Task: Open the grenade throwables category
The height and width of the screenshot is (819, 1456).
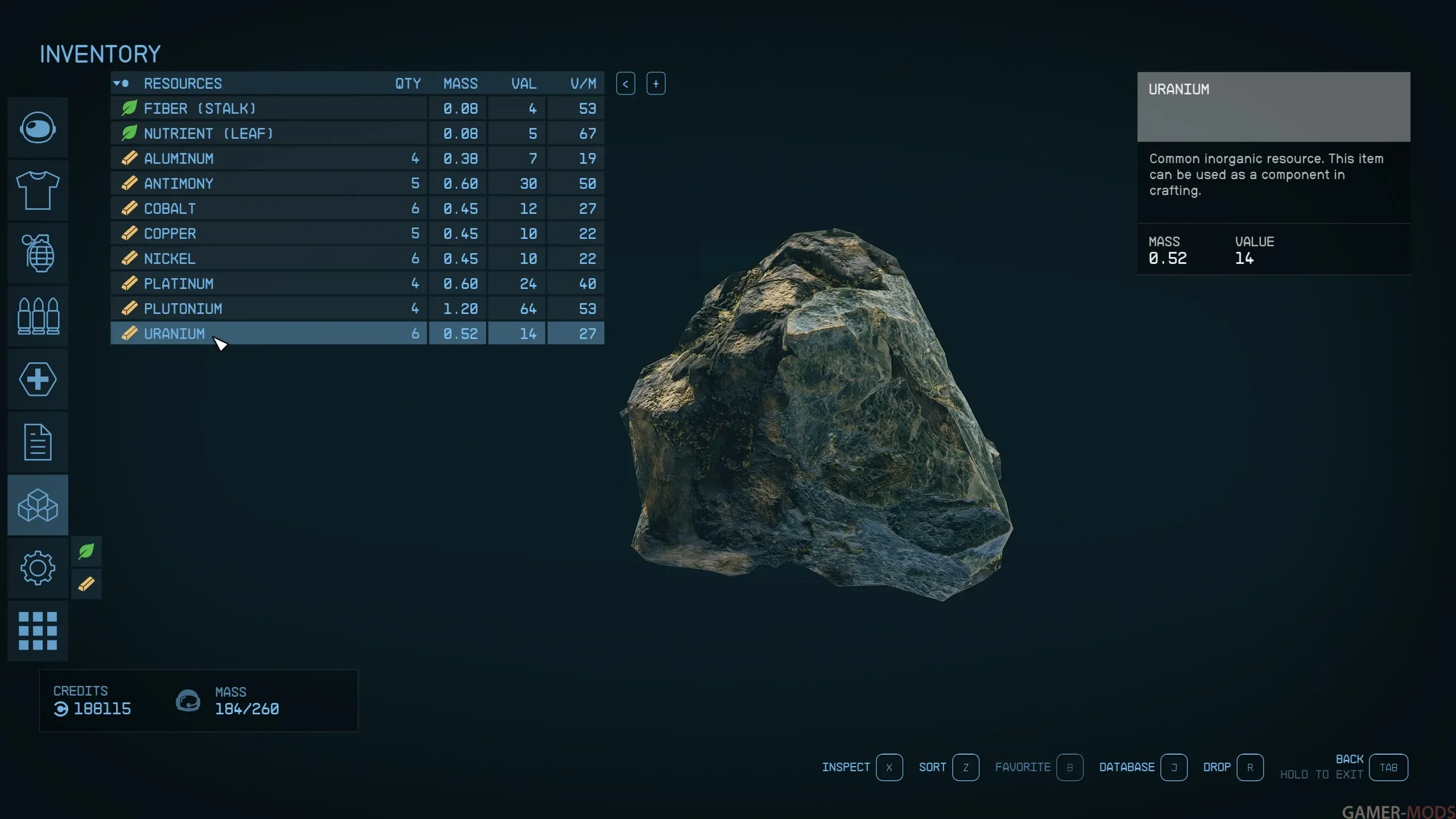Action: (38, 253)
